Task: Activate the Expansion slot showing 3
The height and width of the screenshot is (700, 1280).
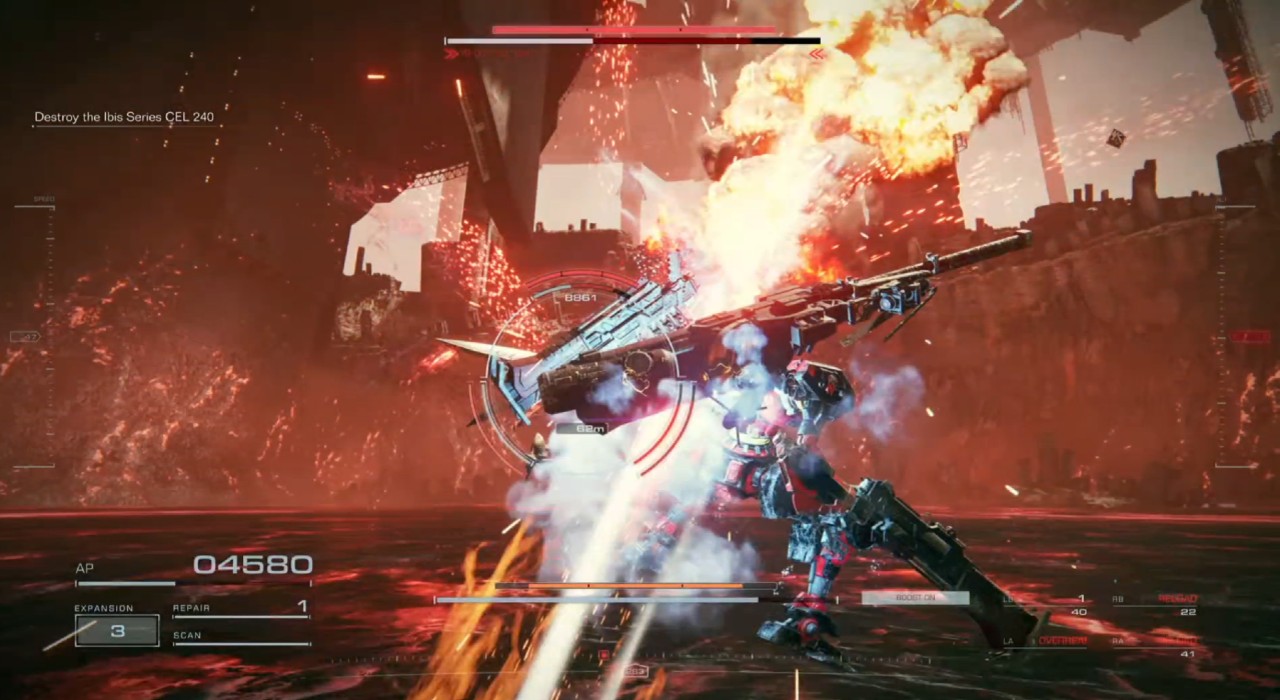Action: 117,631
